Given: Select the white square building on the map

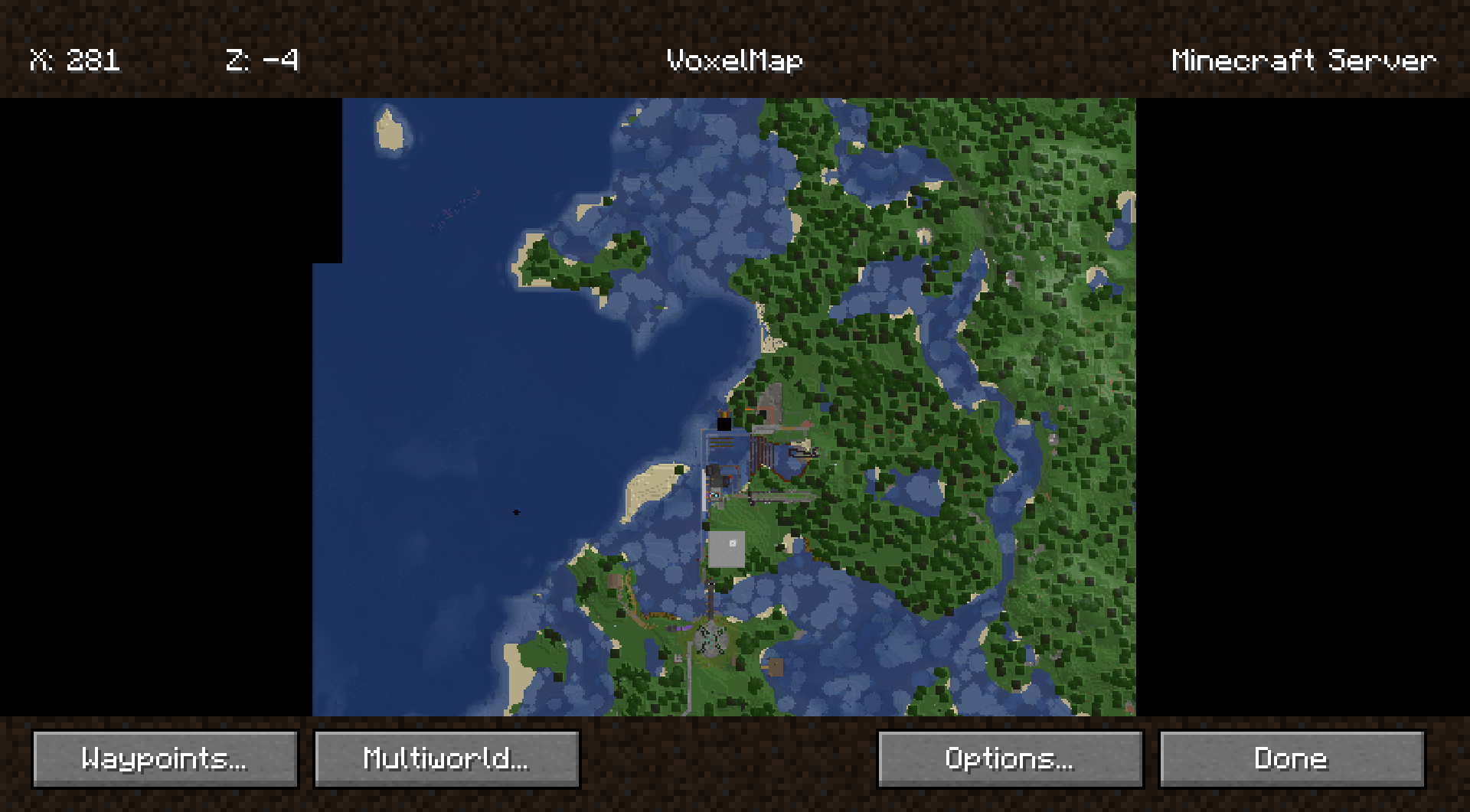Looking at the screenshot, I should tap(727, 549).
